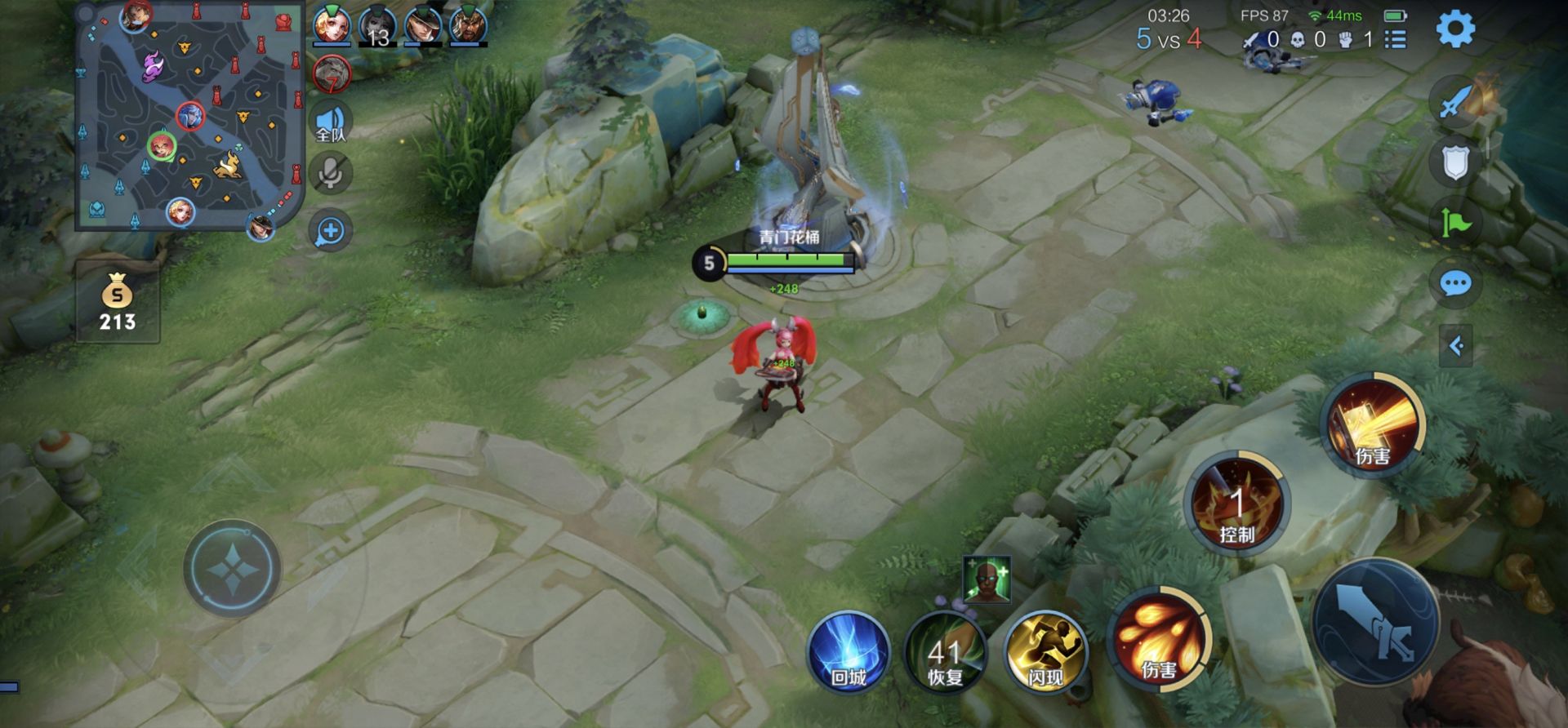The height and width of the screenshot is (728, 1568).
Task: Toggle the 全队 team voice speaker
Action: pyautogui.click(x=331, y=123)
